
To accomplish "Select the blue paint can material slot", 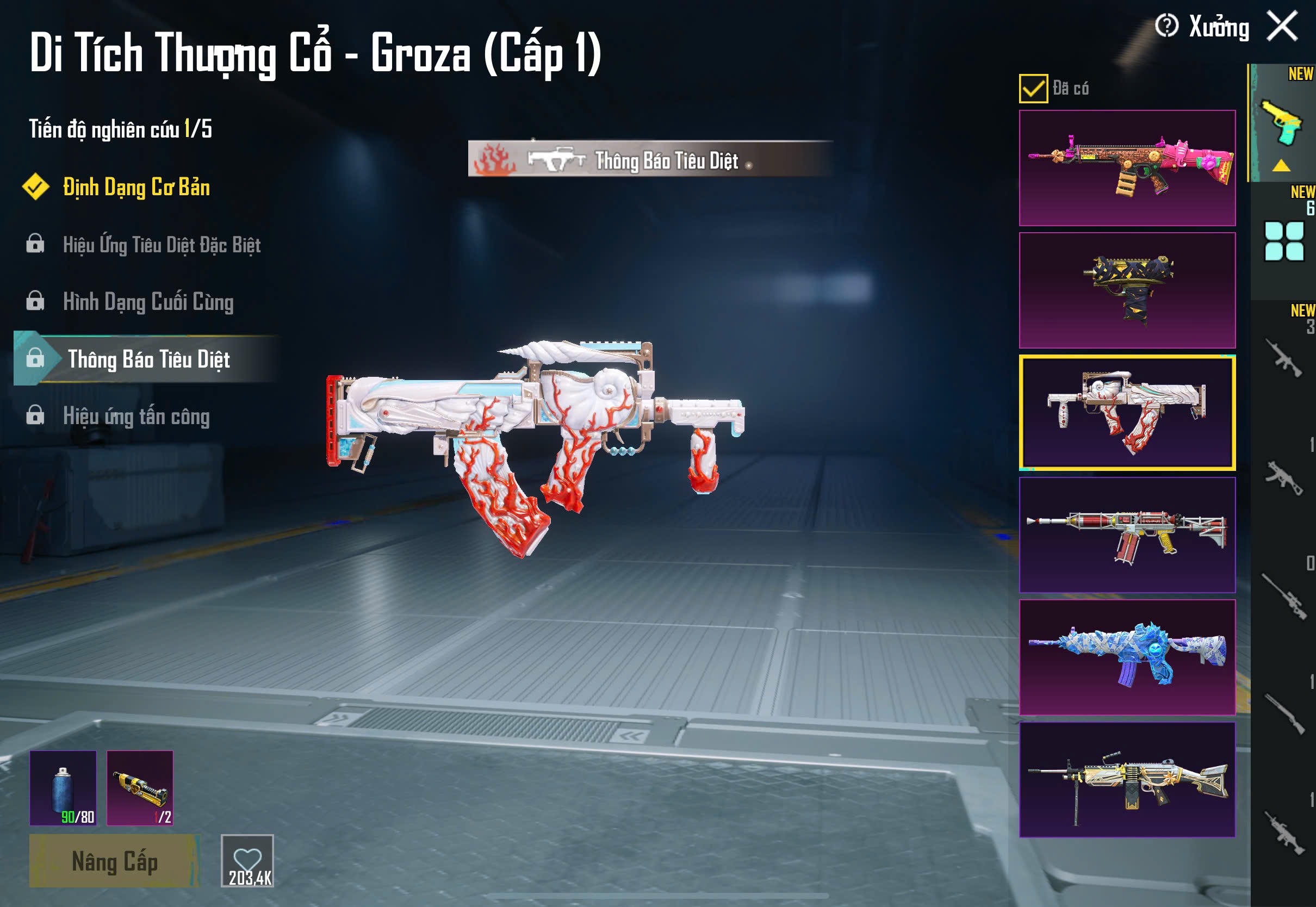I will [63, 788].
